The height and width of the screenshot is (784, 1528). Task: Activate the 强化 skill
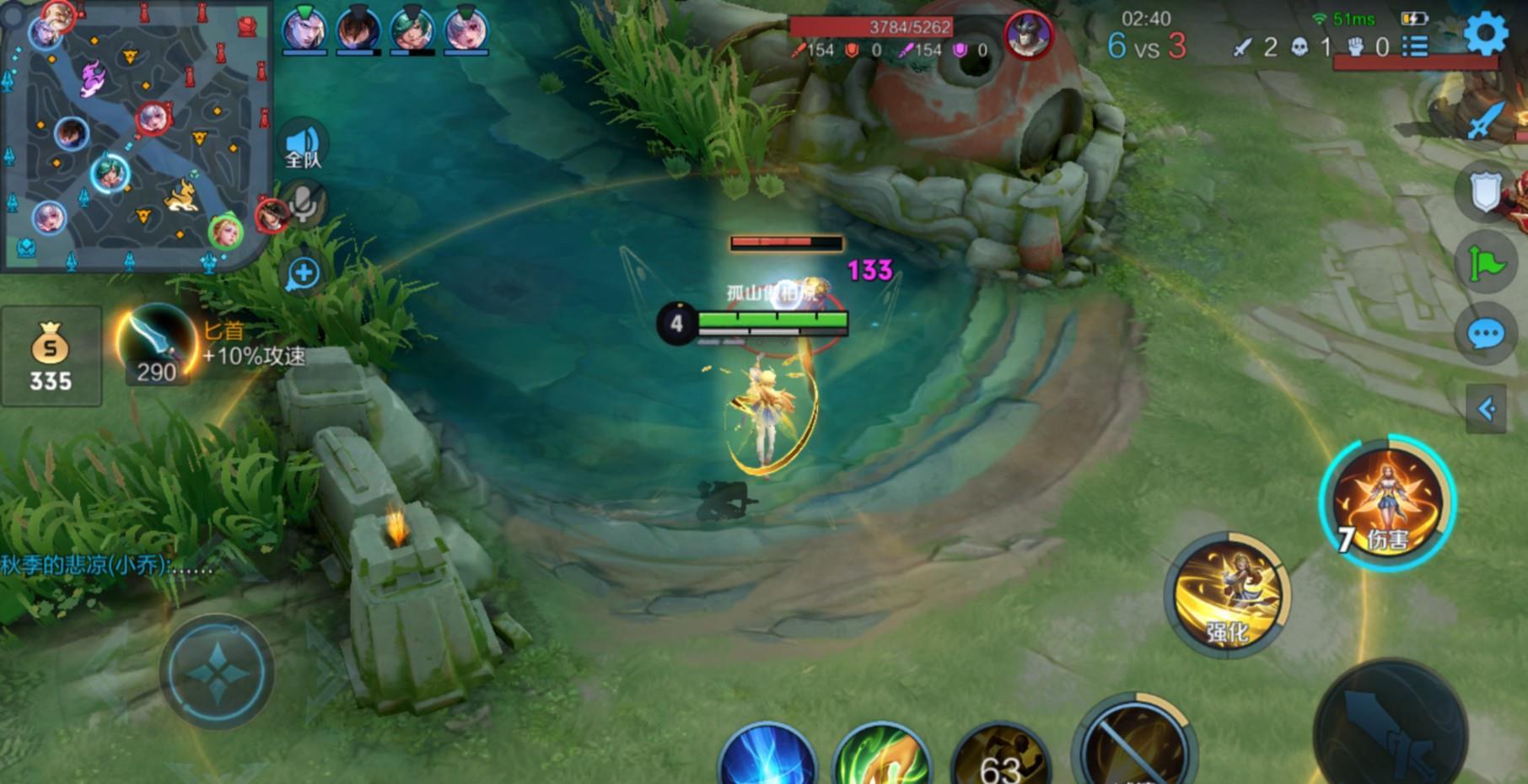pos(1227,594)
